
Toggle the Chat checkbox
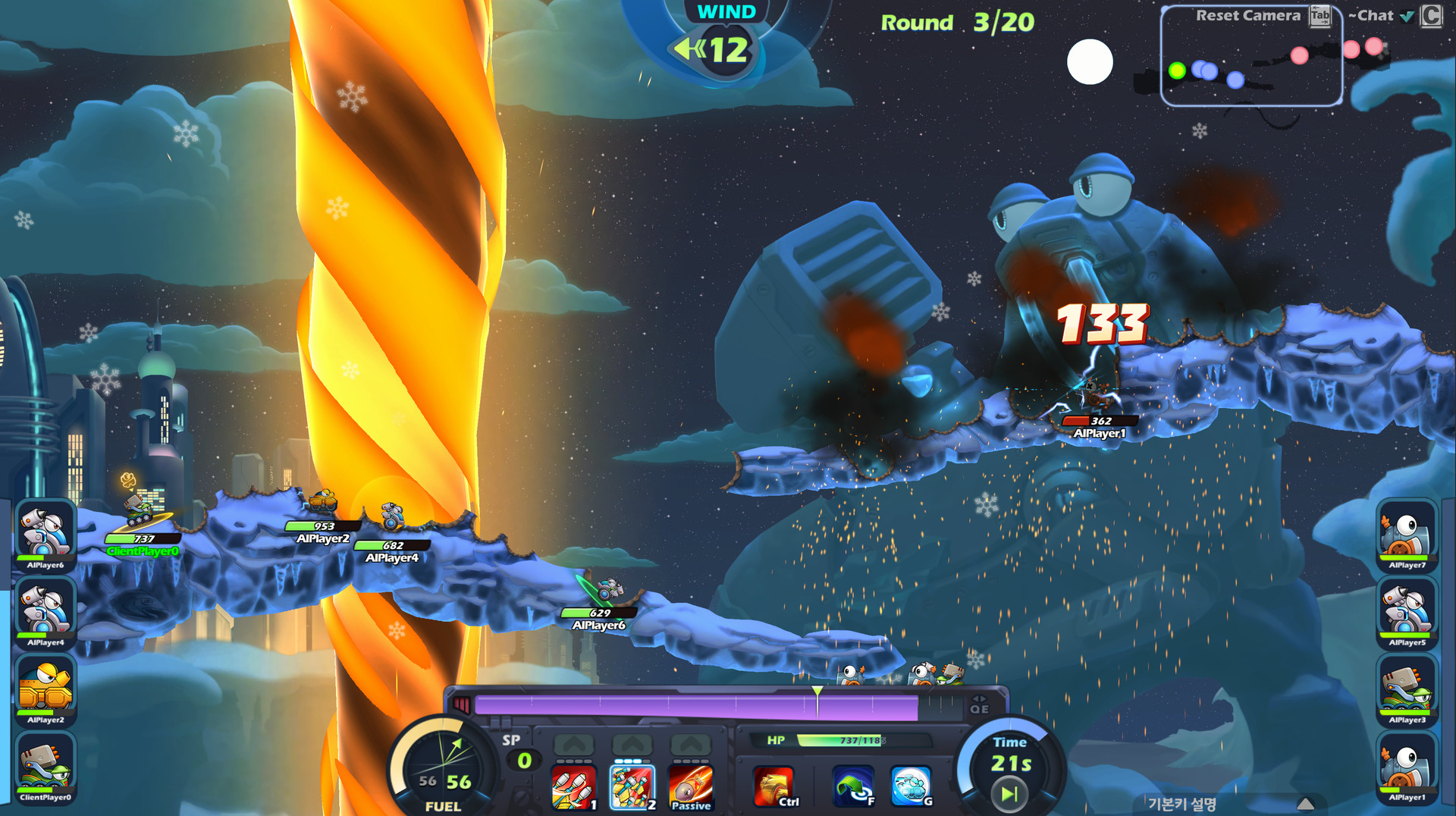point(1407,16)
